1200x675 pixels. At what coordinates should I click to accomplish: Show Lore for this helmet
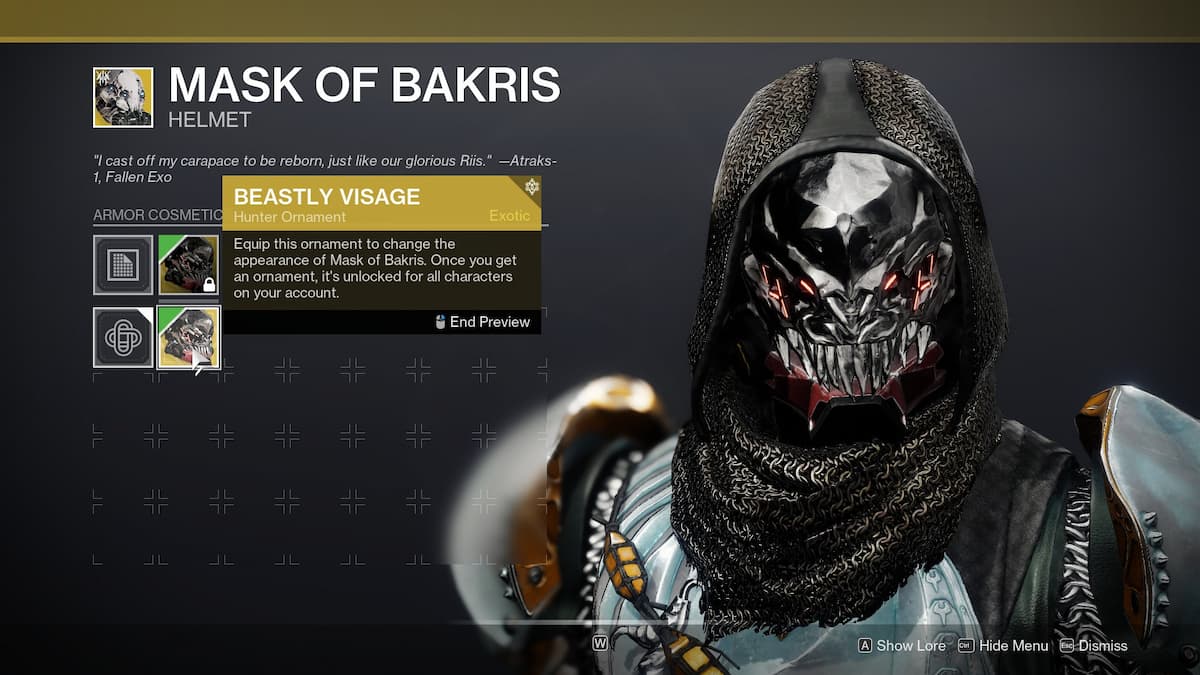901,646
